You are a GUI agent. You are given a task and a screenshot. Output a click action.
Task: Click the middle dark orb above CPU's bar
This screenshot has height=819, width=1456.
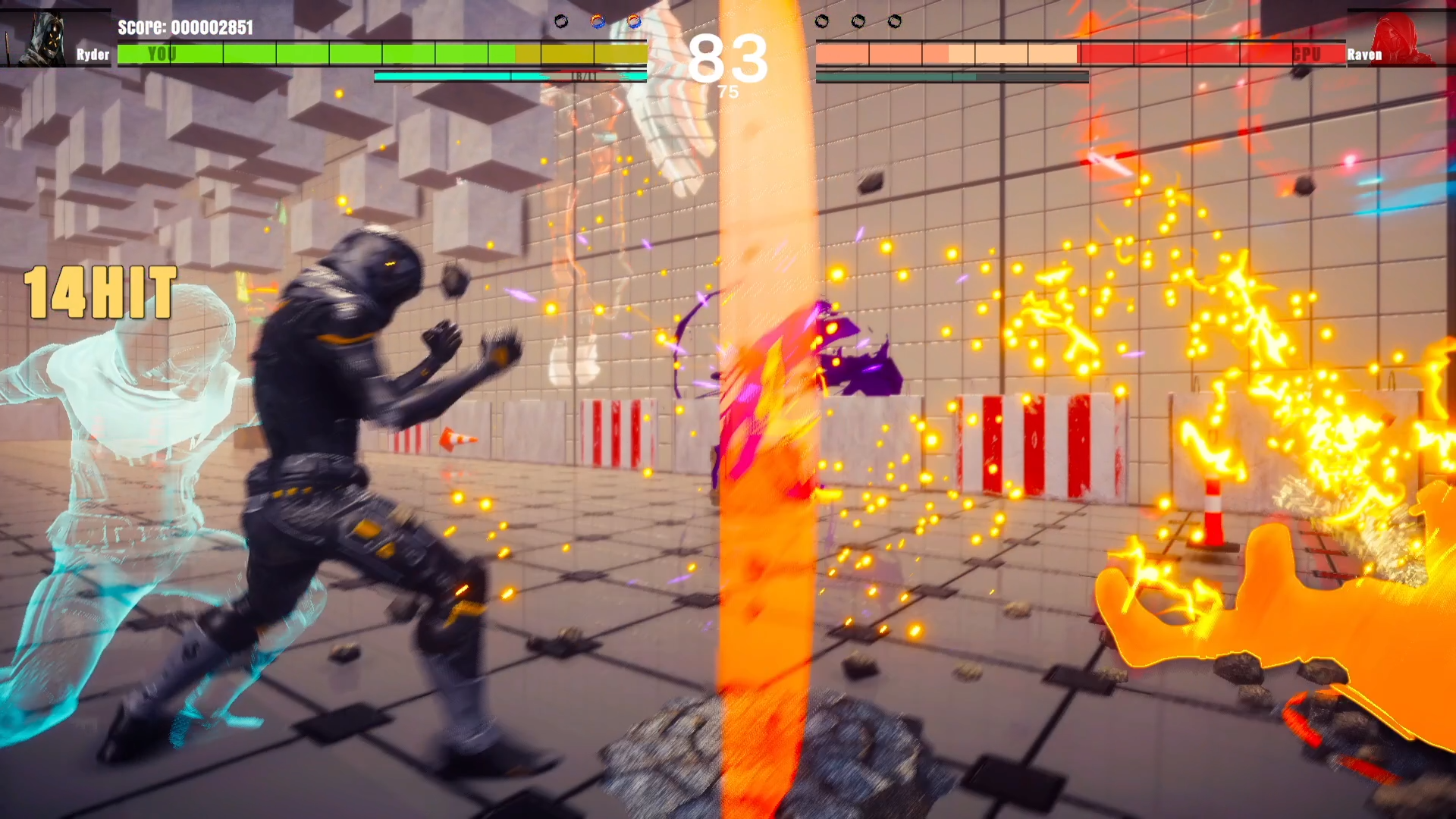(858, 22)
